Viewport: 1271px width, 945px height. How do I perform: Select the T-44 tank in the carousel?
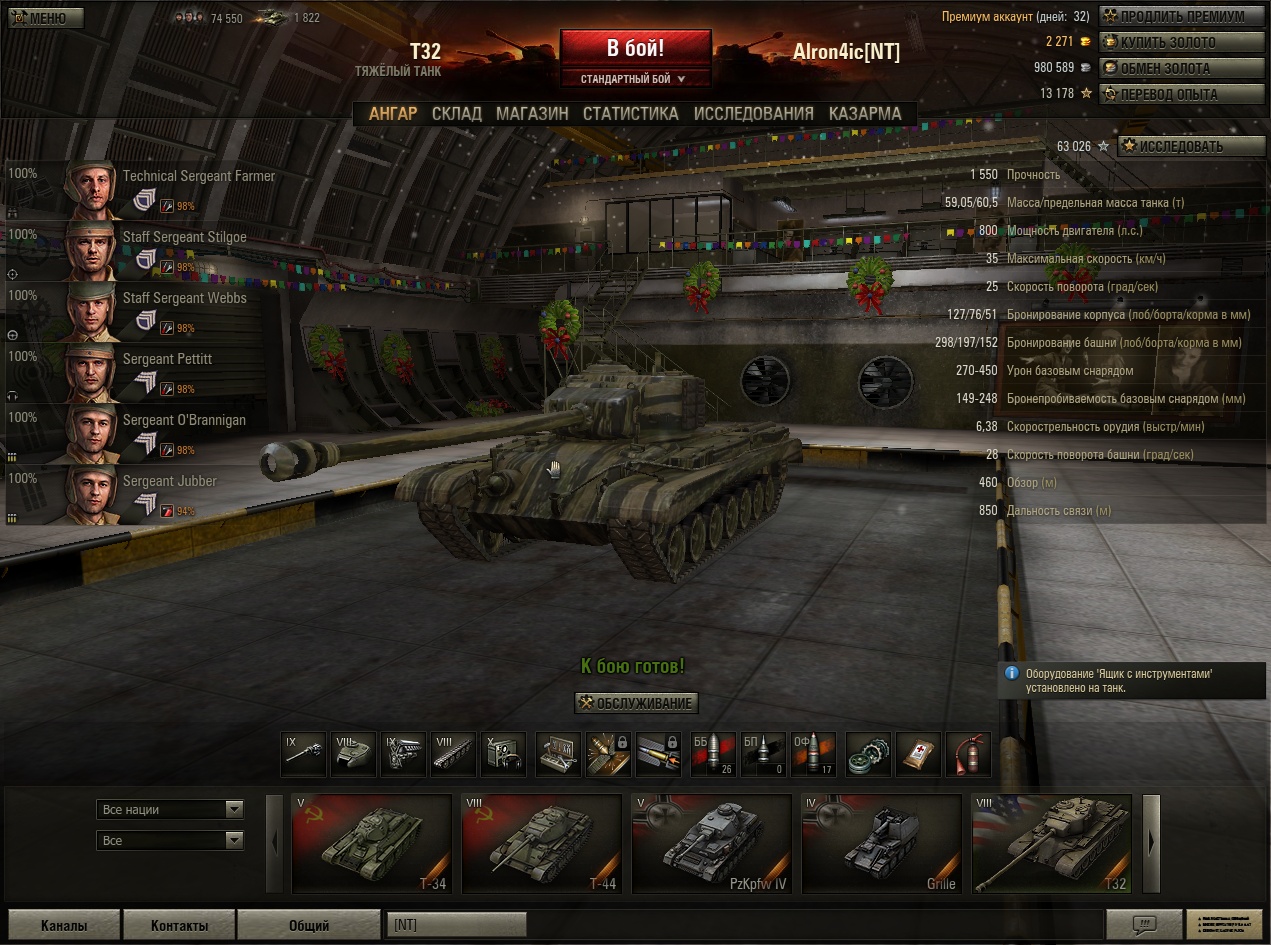pos(541,843)
